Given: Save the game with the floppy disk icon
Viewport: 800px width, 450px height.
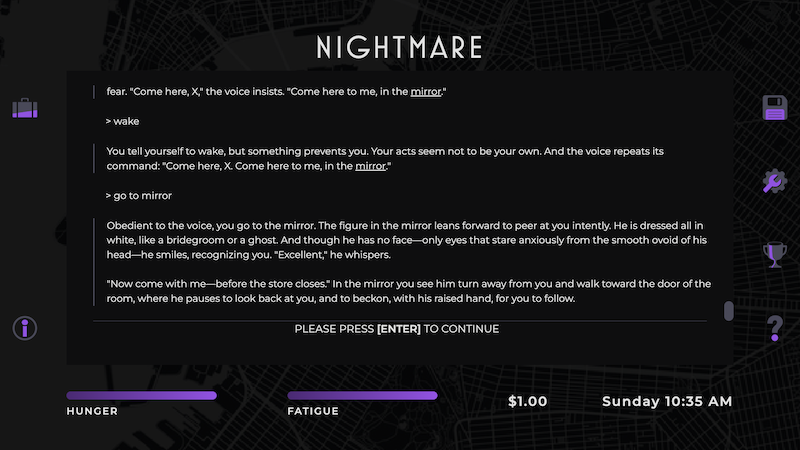Looking at the screenshot, I should [x=775, y=108].
